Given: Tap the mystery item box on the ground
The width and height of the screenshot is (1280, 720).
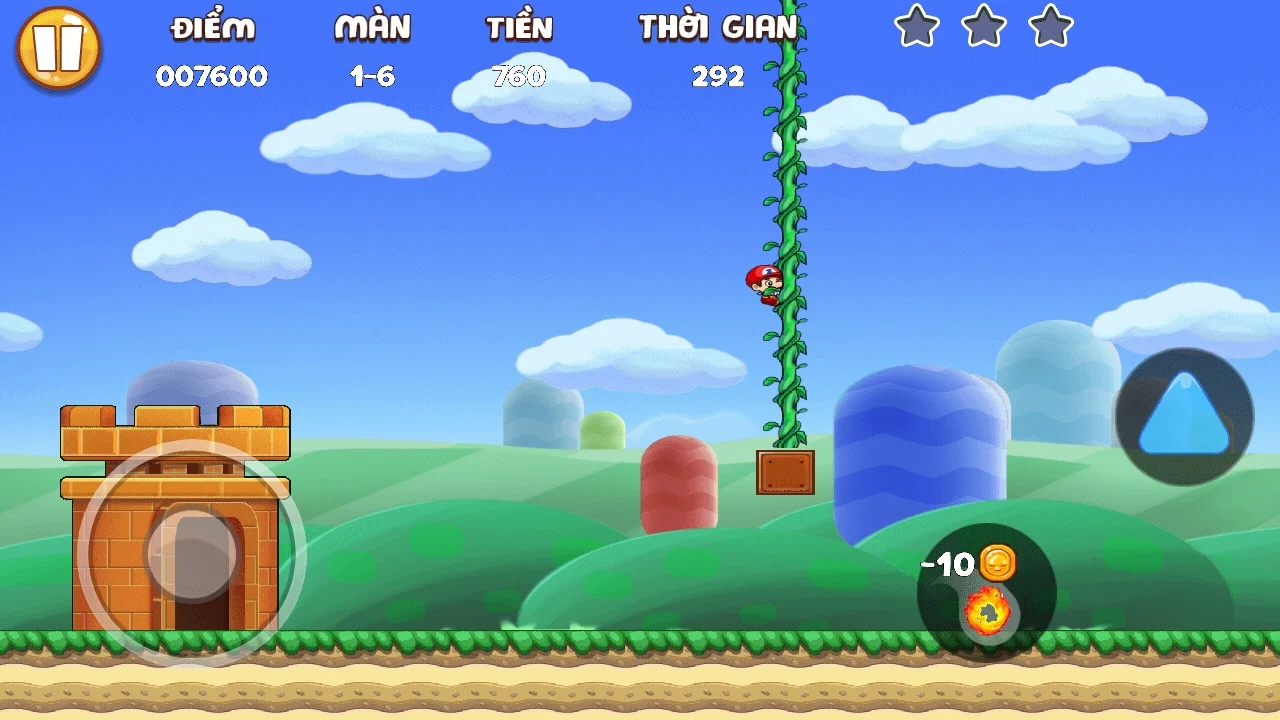Looking at the screenshot, I should coord(785,473).
